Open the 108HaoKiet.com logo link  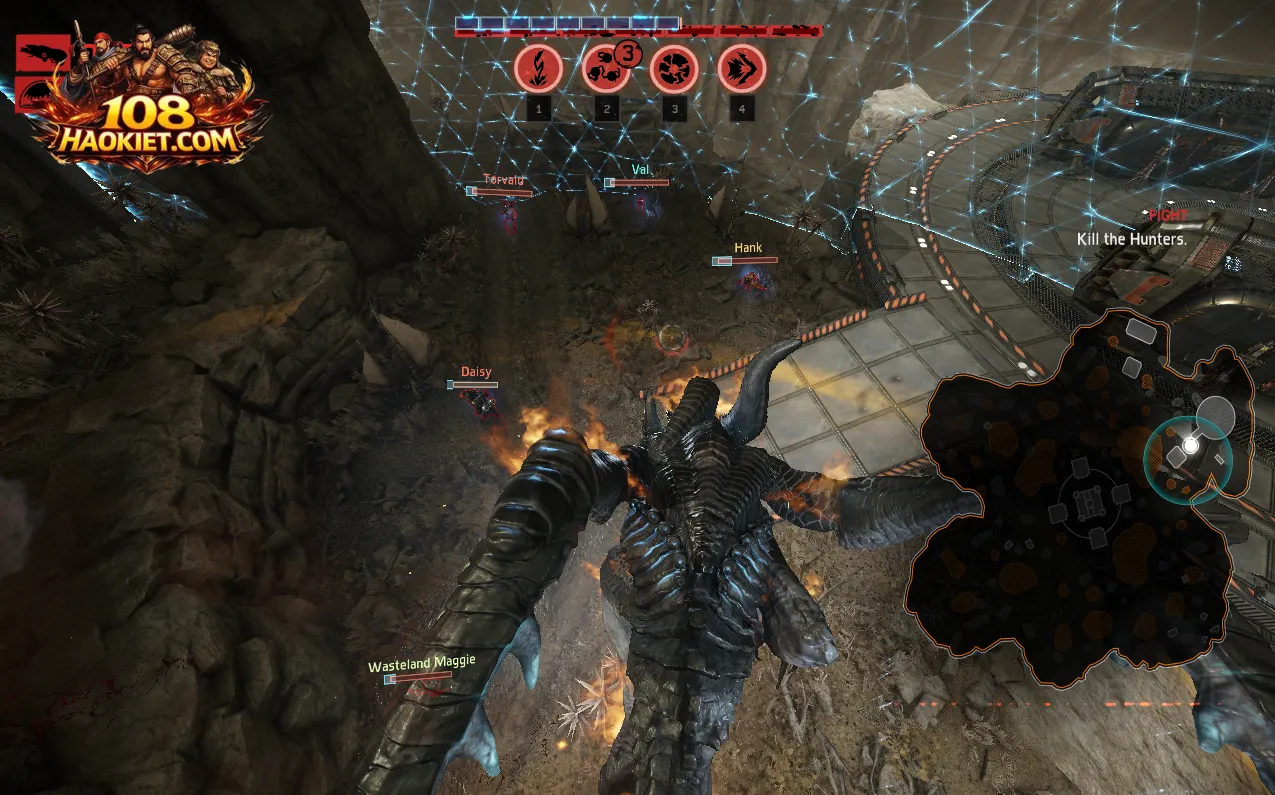147,115
